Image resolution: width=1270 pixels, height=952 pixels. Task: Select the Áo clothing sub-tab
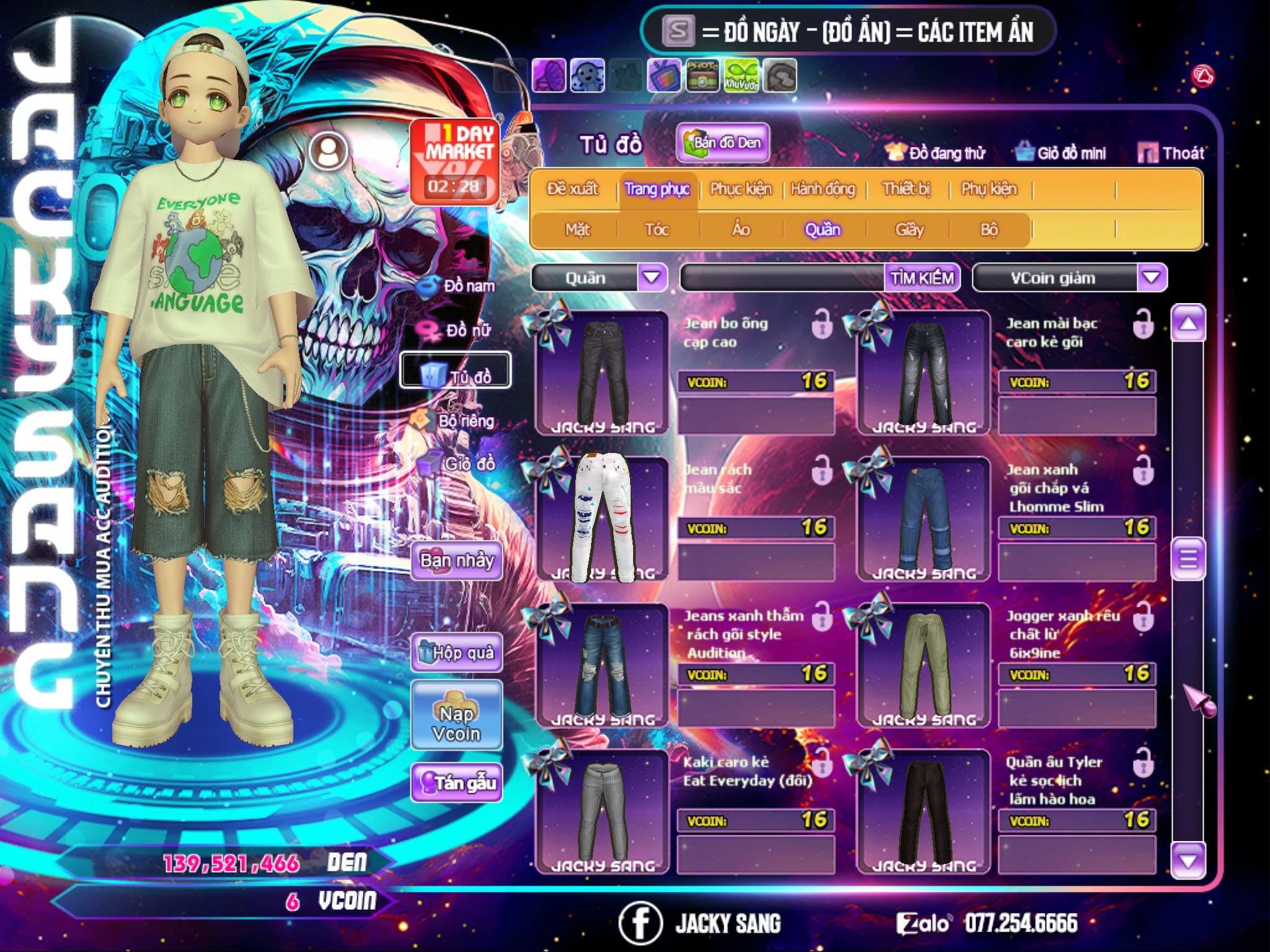coord(741,230)
